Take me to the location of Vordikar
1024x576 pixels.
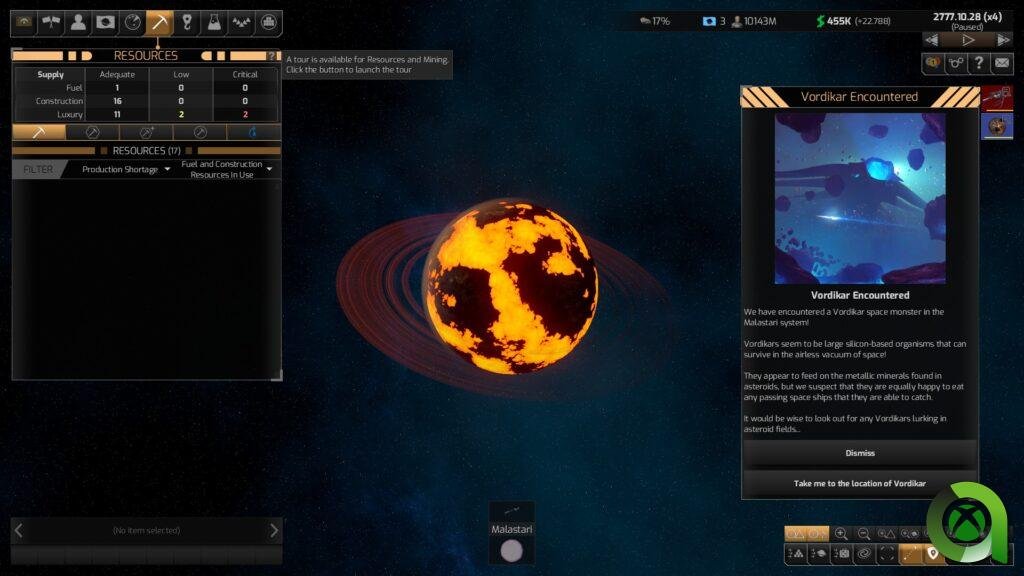[859, 483]
